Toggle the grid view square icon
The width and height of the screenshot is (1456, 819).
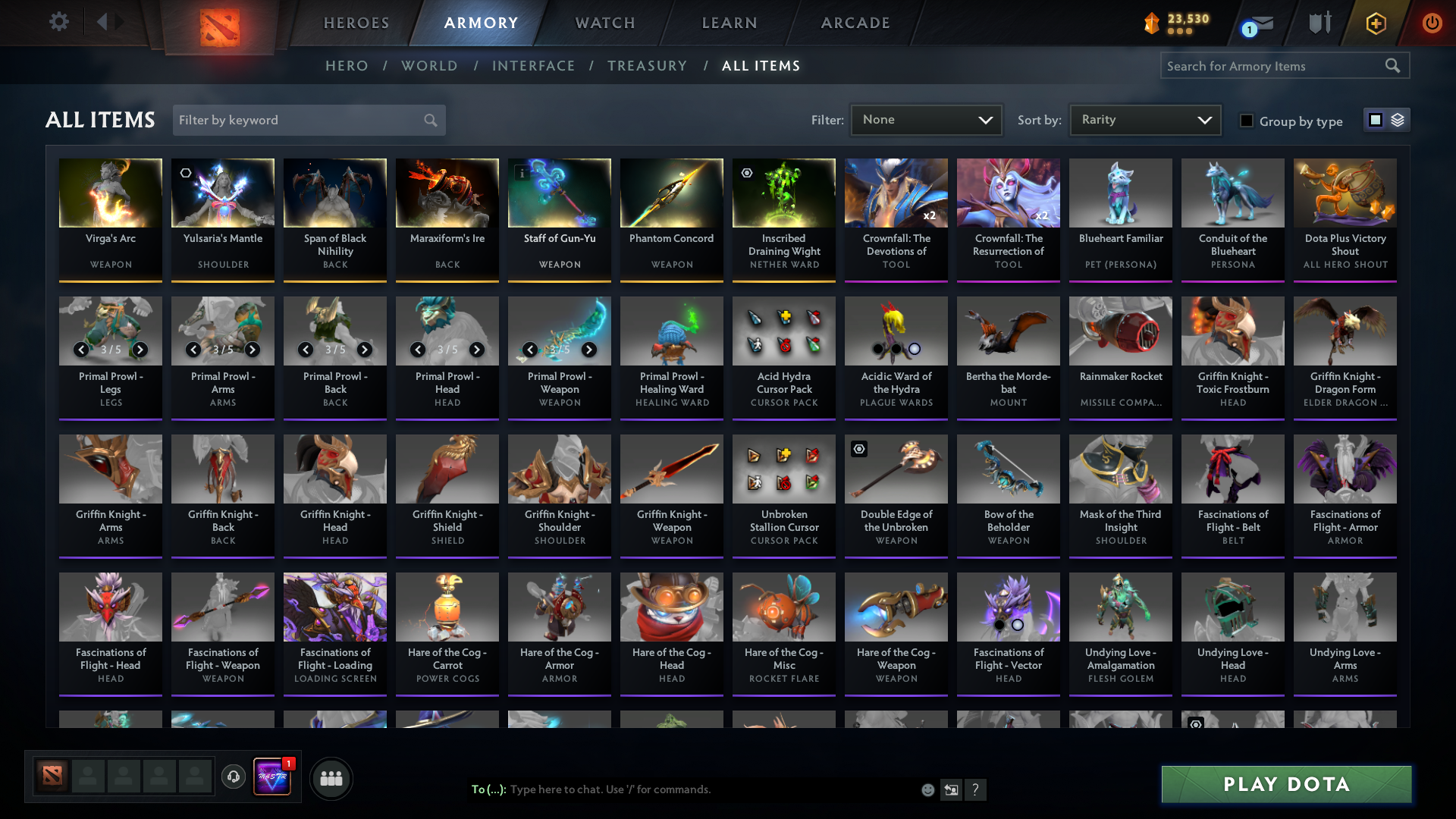pos(1376,119)
